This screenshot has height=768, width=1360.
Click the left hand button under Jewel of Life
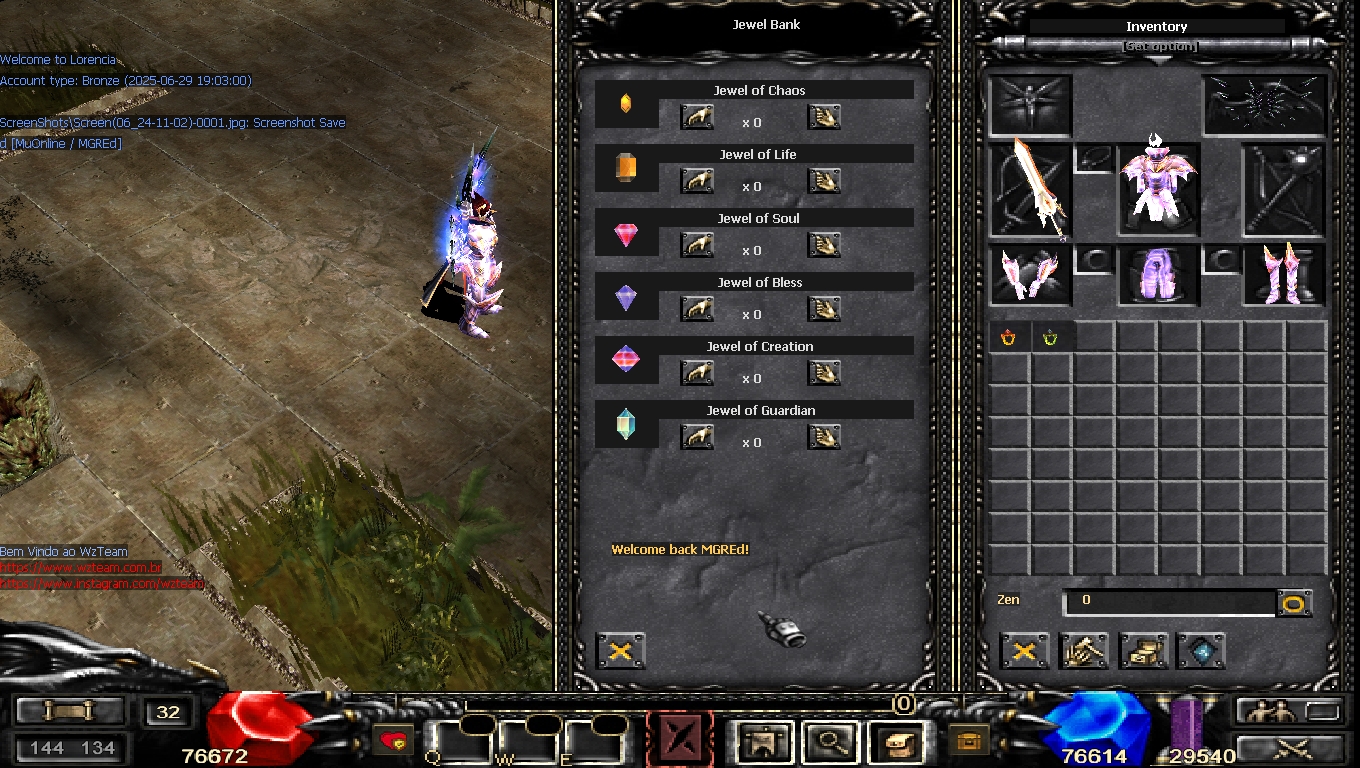(697, 182)
